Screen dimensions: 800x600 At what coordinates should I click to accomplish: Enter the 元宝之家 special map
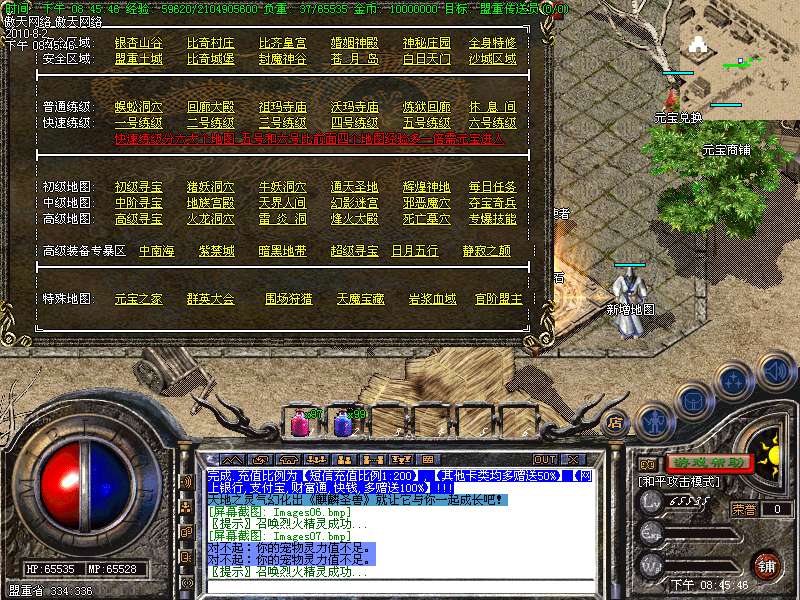coord(139,299)
